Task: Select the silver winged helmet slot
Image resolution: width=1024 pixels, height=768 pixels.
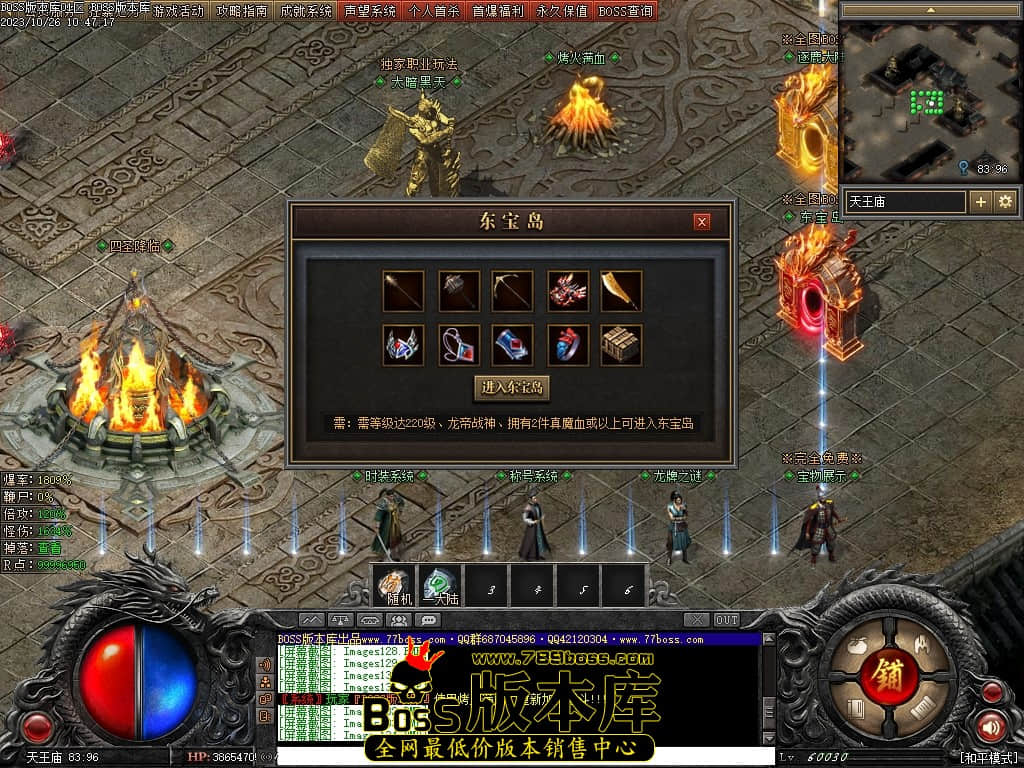Action: (404, 345)
